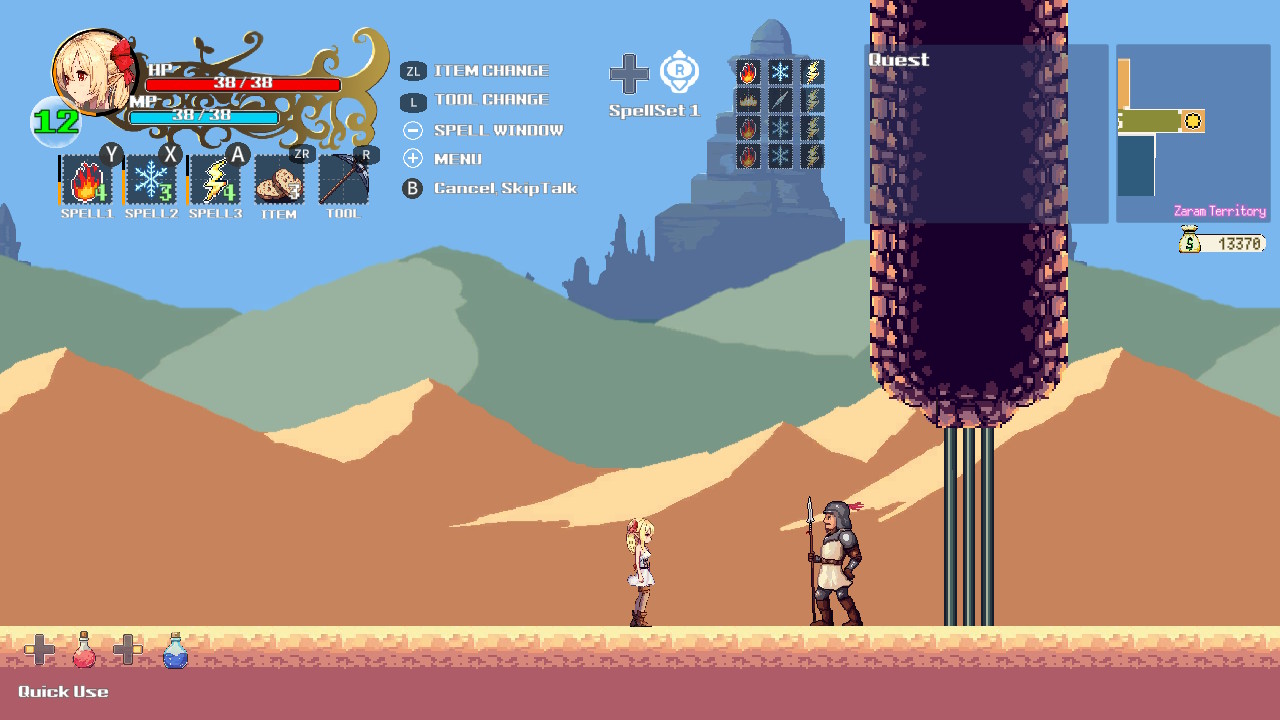Open the Spell Window with the minus button
The image size is (1280, 720).
(413, 130)
